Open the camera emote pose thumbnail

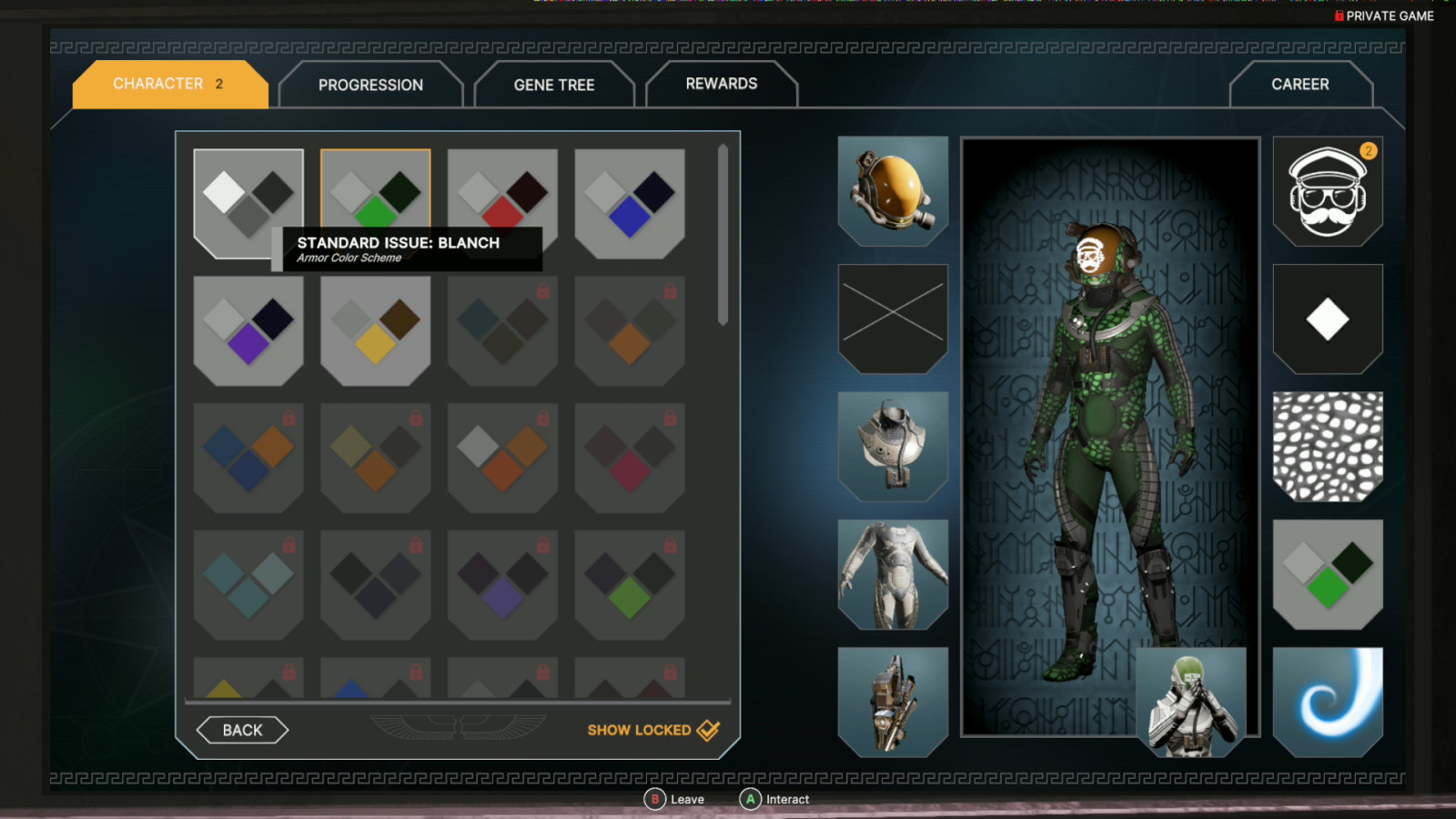(1191, 702)
